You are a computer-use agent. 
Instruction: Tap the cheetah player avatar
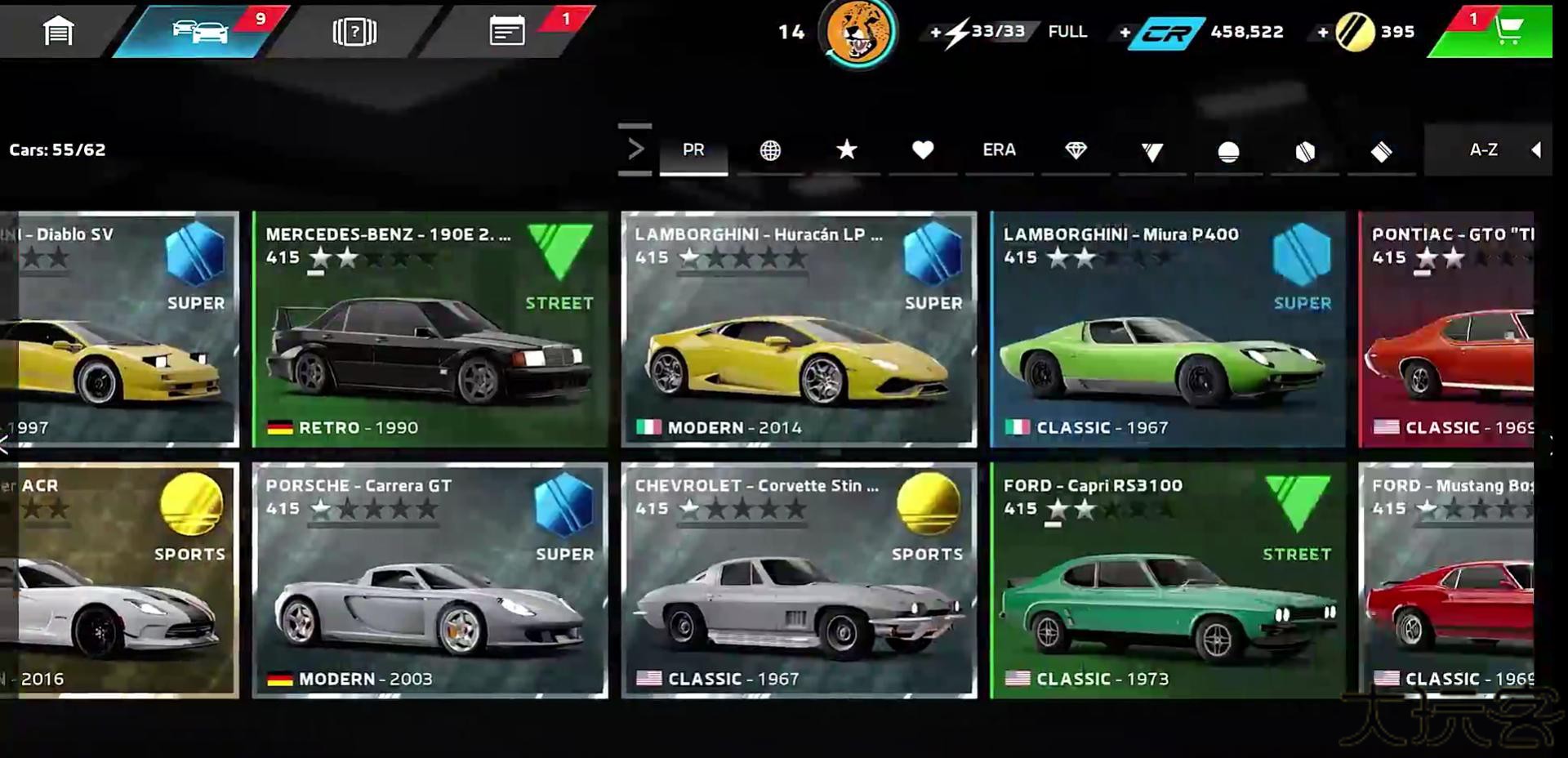[x=857, y=33]
